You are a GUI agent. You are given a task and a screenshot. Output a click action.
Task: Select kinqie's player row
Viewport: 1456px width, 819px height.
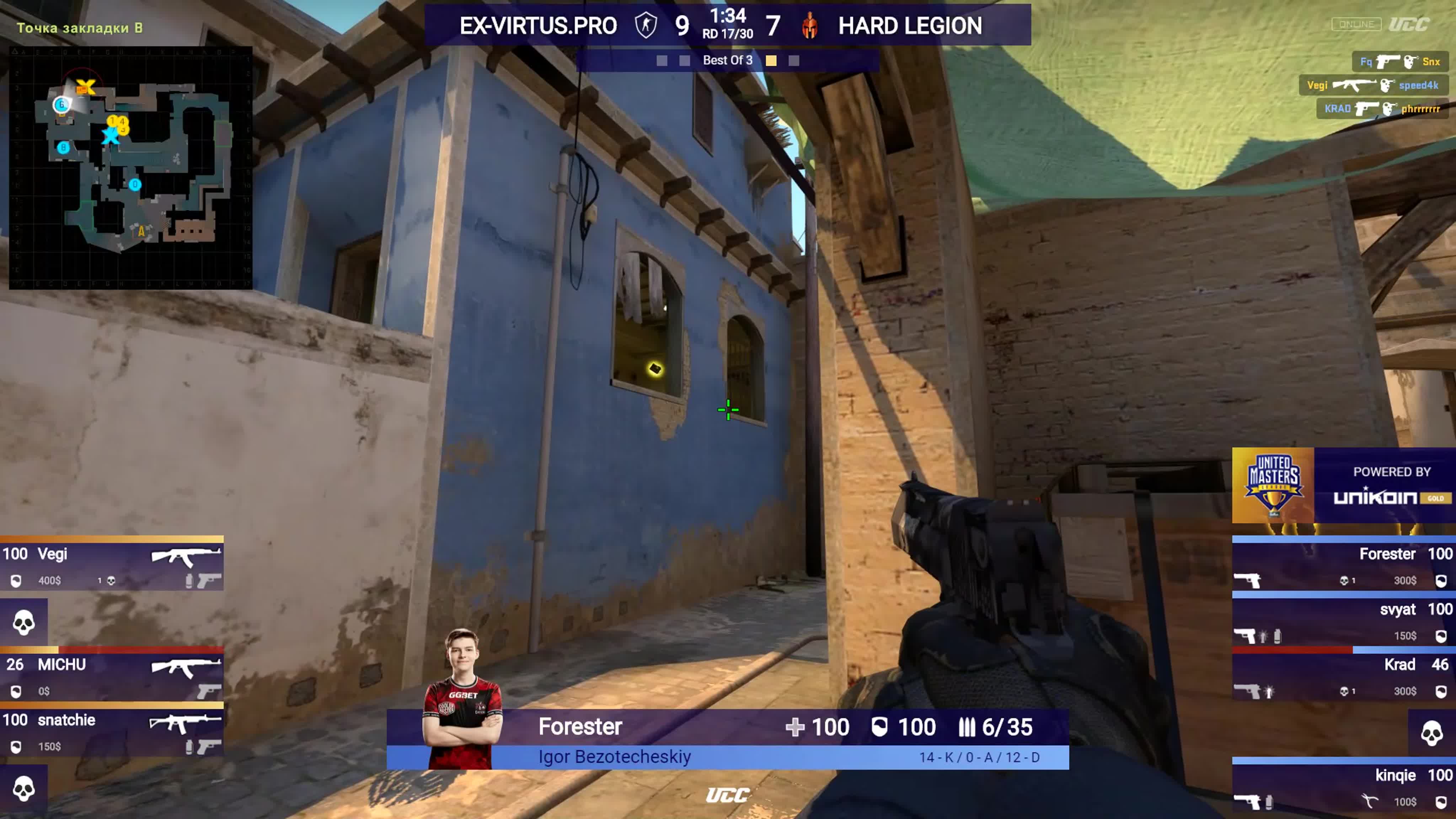coord(1344,787)
